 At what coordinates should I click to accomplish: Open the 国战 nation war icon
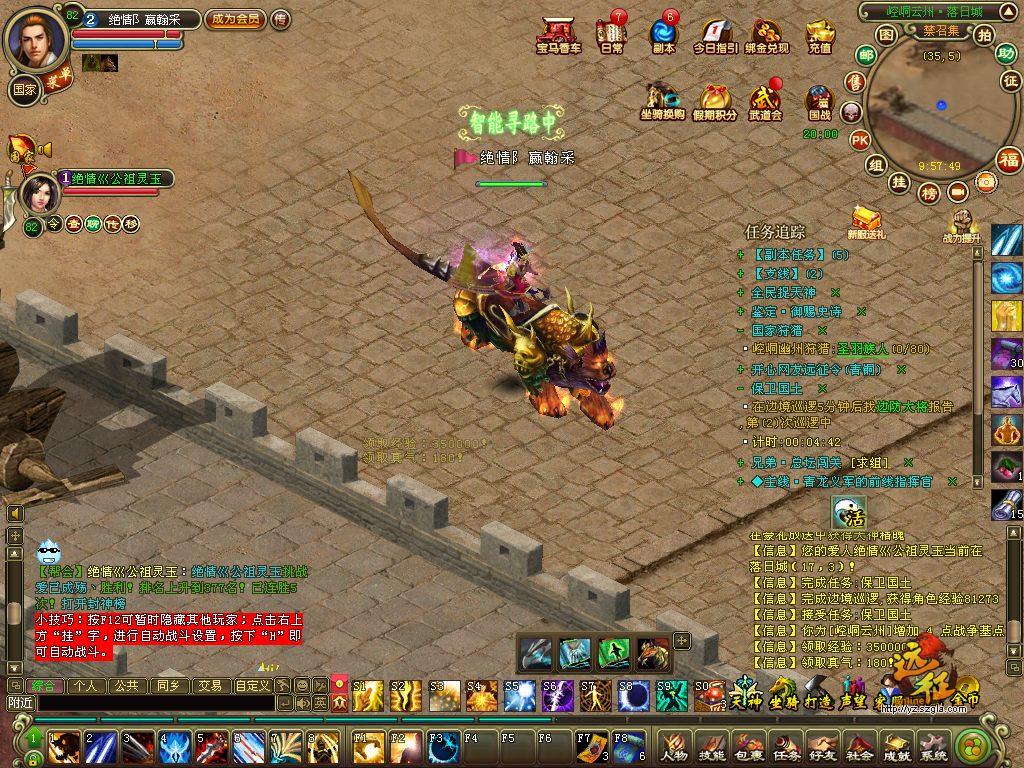coord(820,102)
